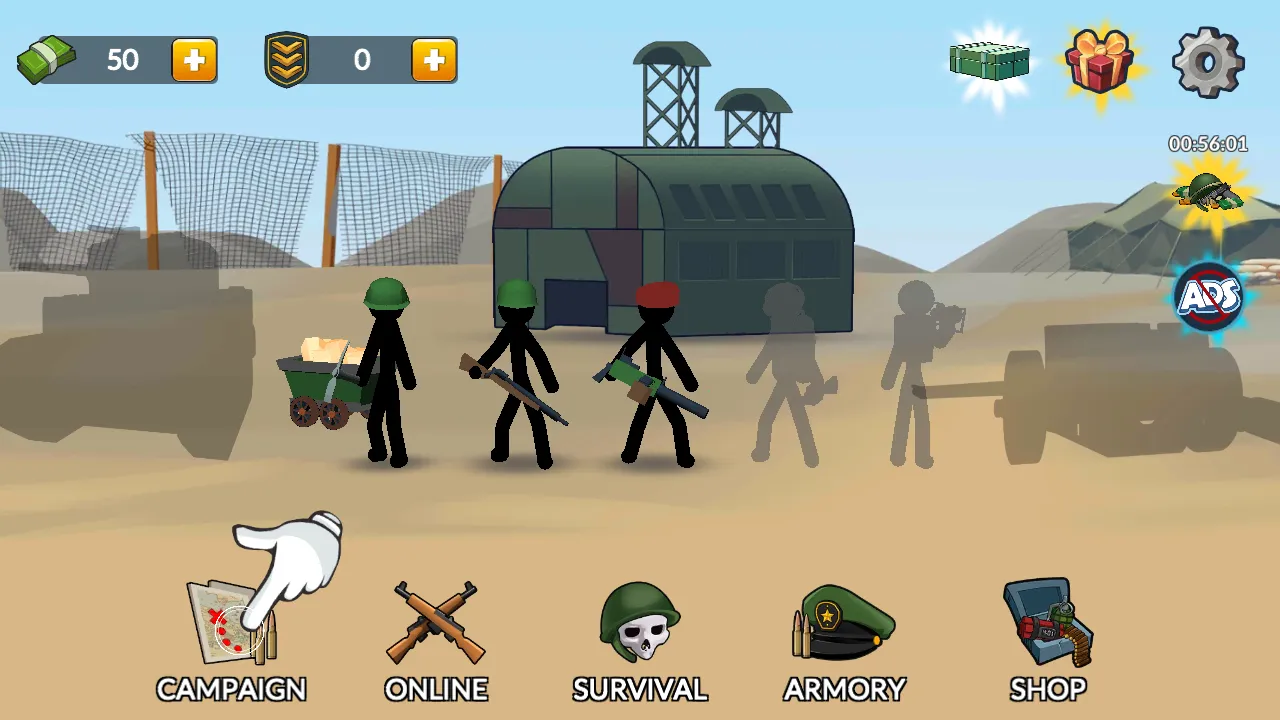Screen dimensions: 1280x720
Task: Open the settings gear
Action: pyautogui.click(x=1208, y=62)
